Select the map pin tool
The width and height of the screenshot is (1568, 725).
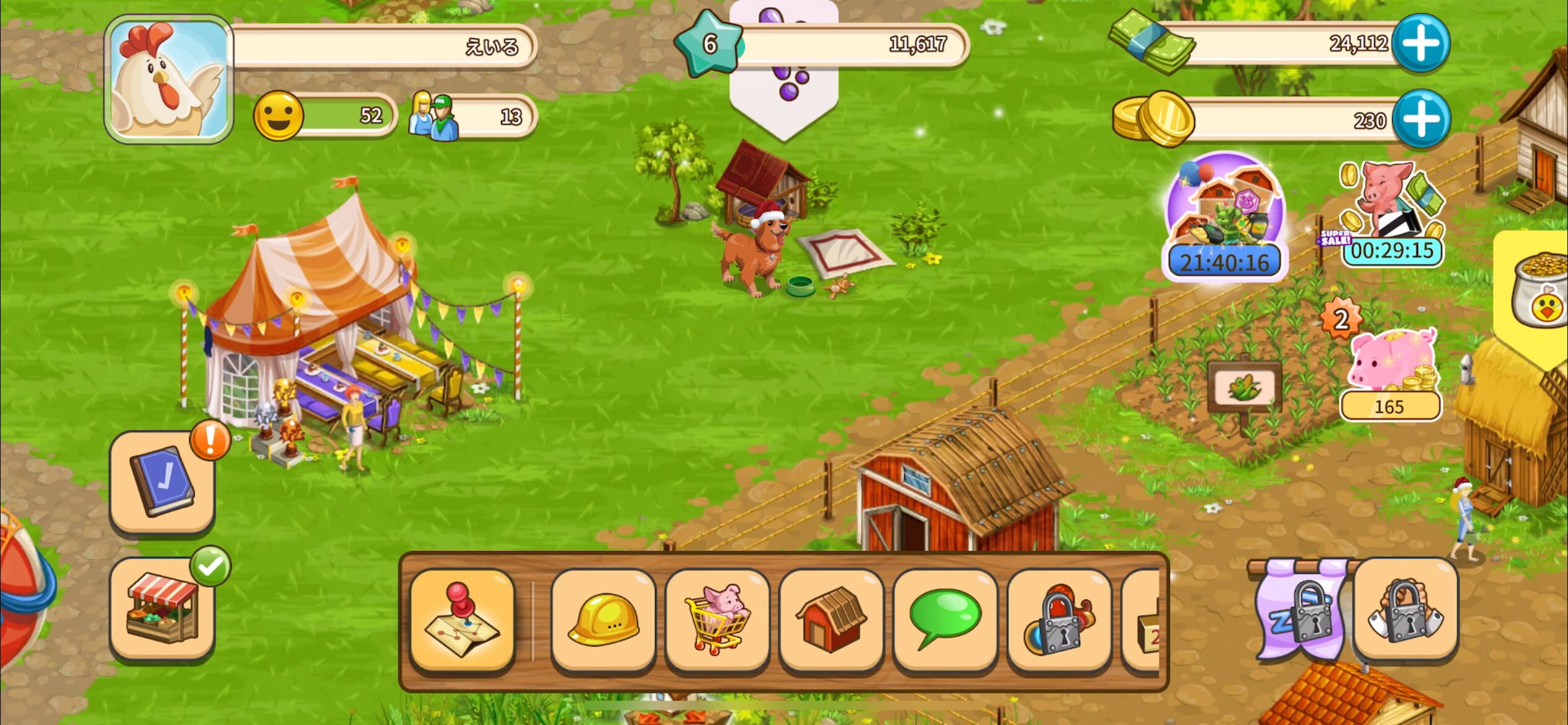pos(462,620)
